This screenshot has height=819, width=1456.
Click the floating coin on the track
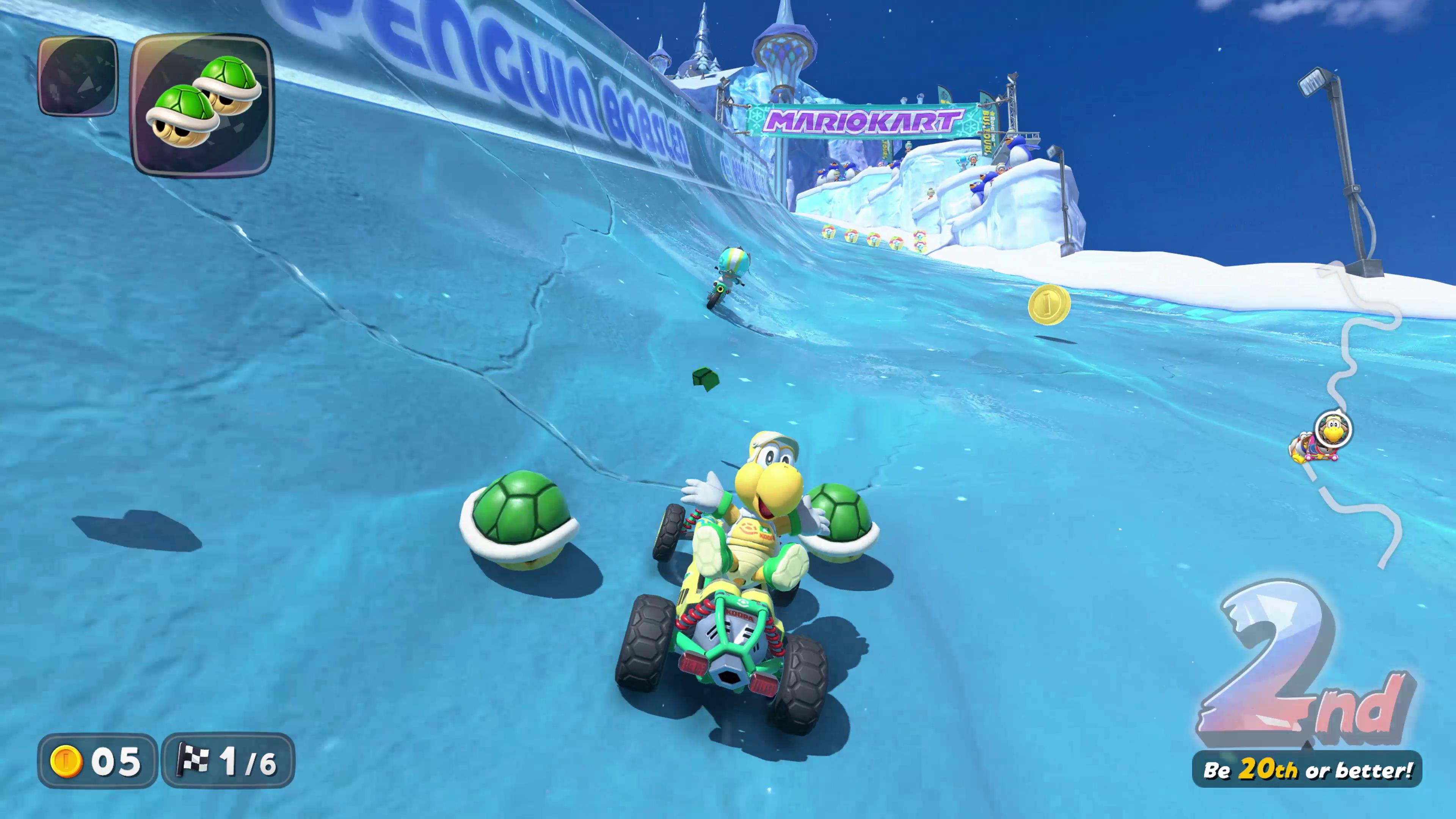click(1048, 305)
